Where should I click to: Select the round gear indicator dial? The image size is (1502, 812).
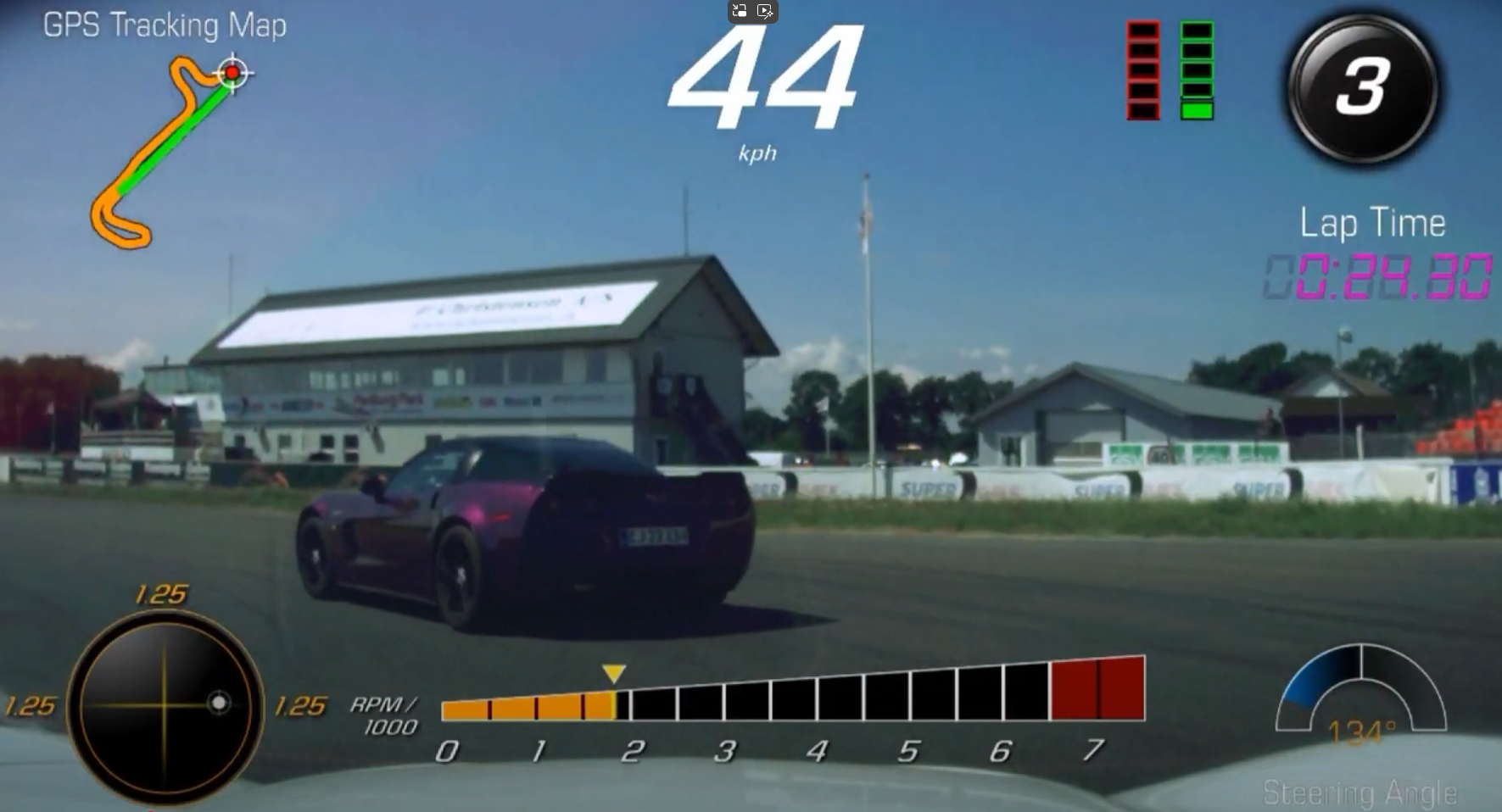(x=1362, y=88)
